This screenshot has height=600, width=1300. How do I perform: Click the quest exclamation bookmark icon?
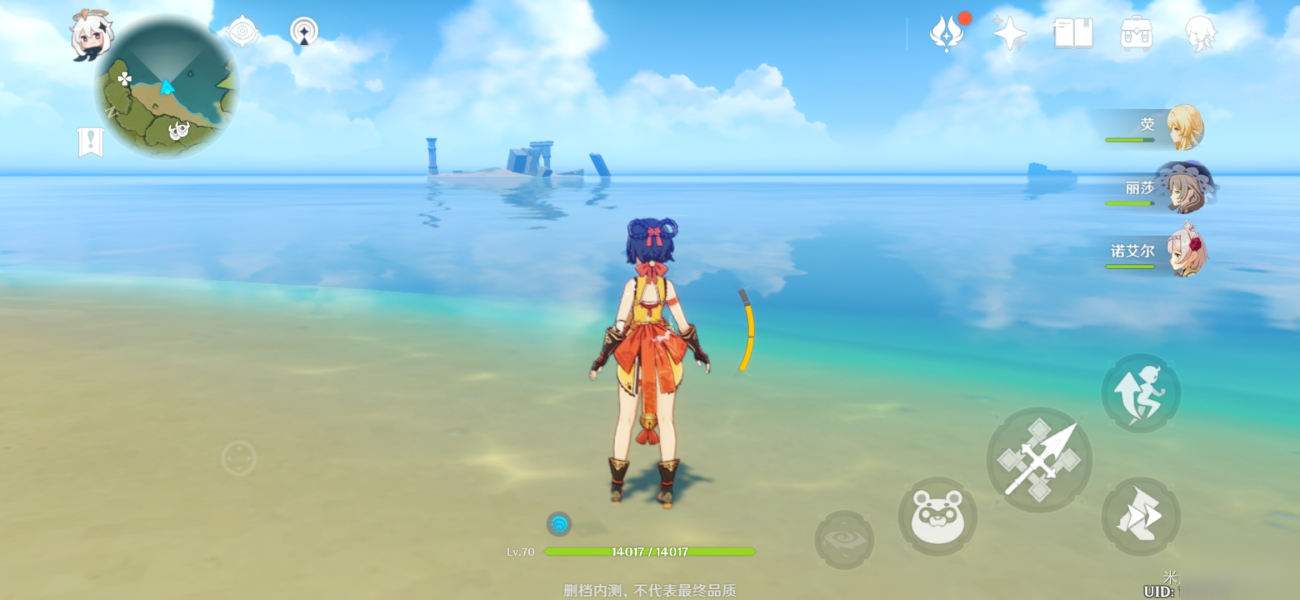point(90,142)
